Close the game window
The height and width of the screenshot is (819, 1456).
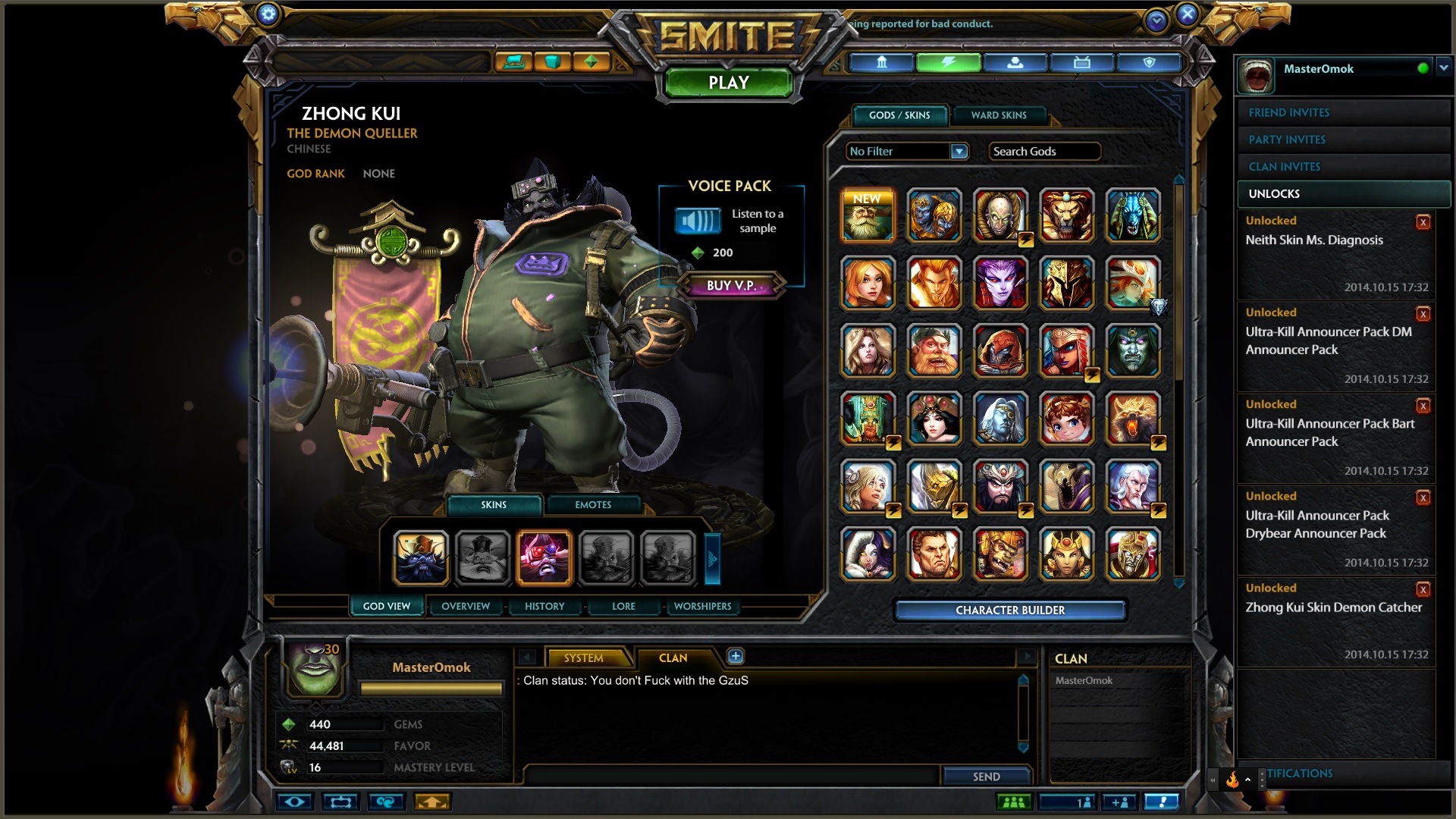click(x=1188, y=14)
